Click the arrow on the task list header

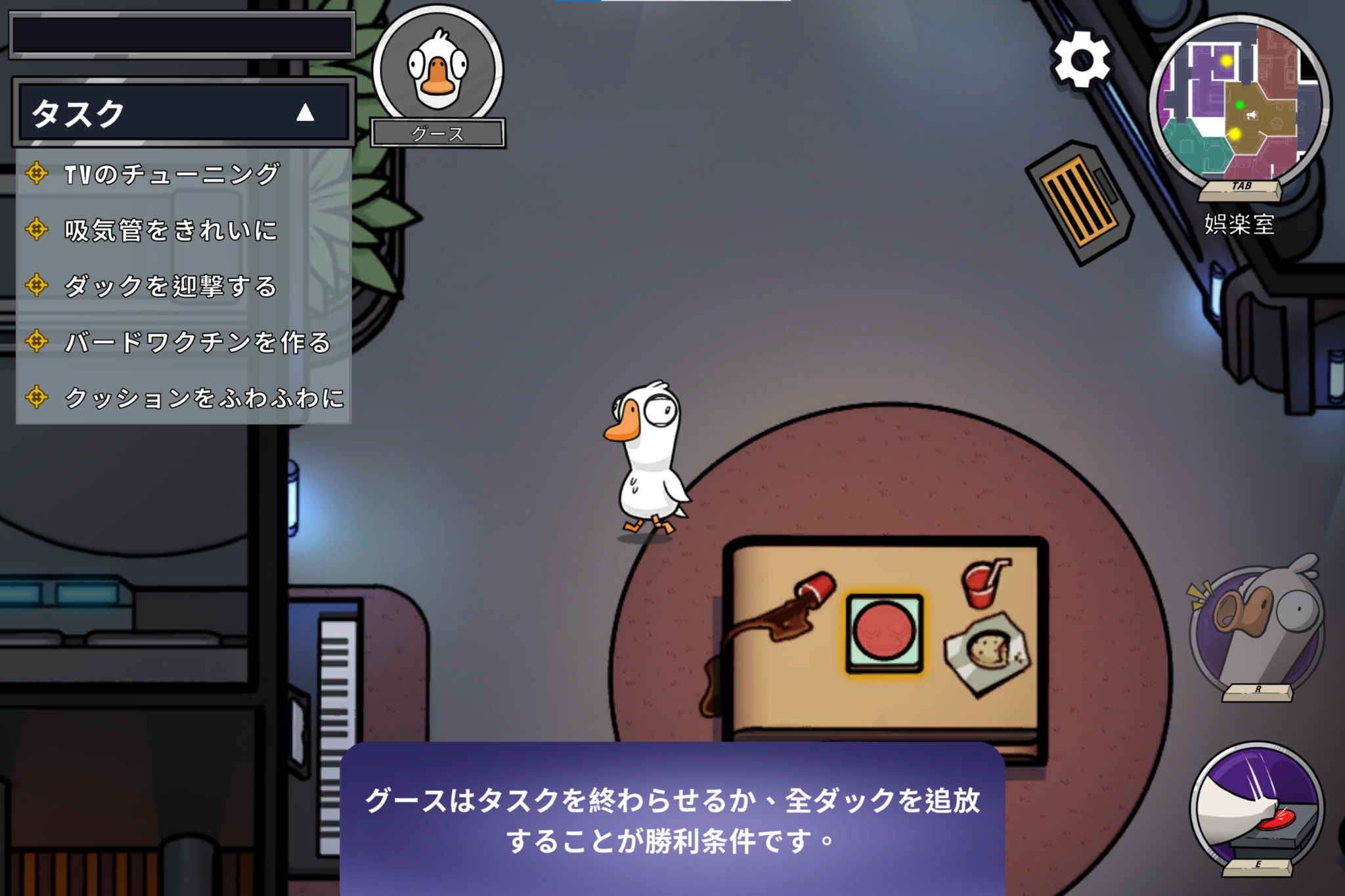click(x=304, y=113)
